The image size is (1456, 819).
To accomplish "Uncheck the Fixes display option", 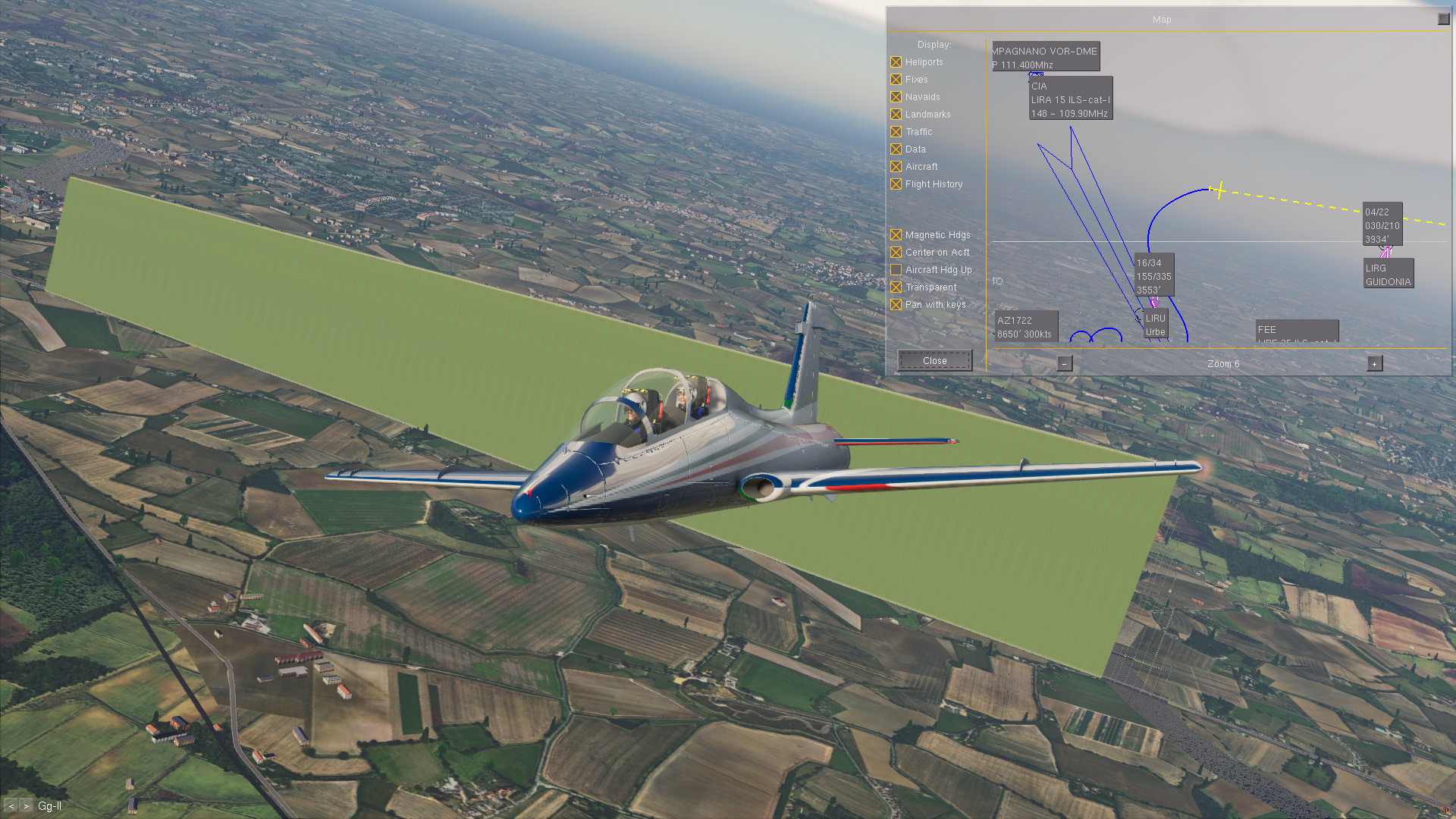I will tap(896, 80).
